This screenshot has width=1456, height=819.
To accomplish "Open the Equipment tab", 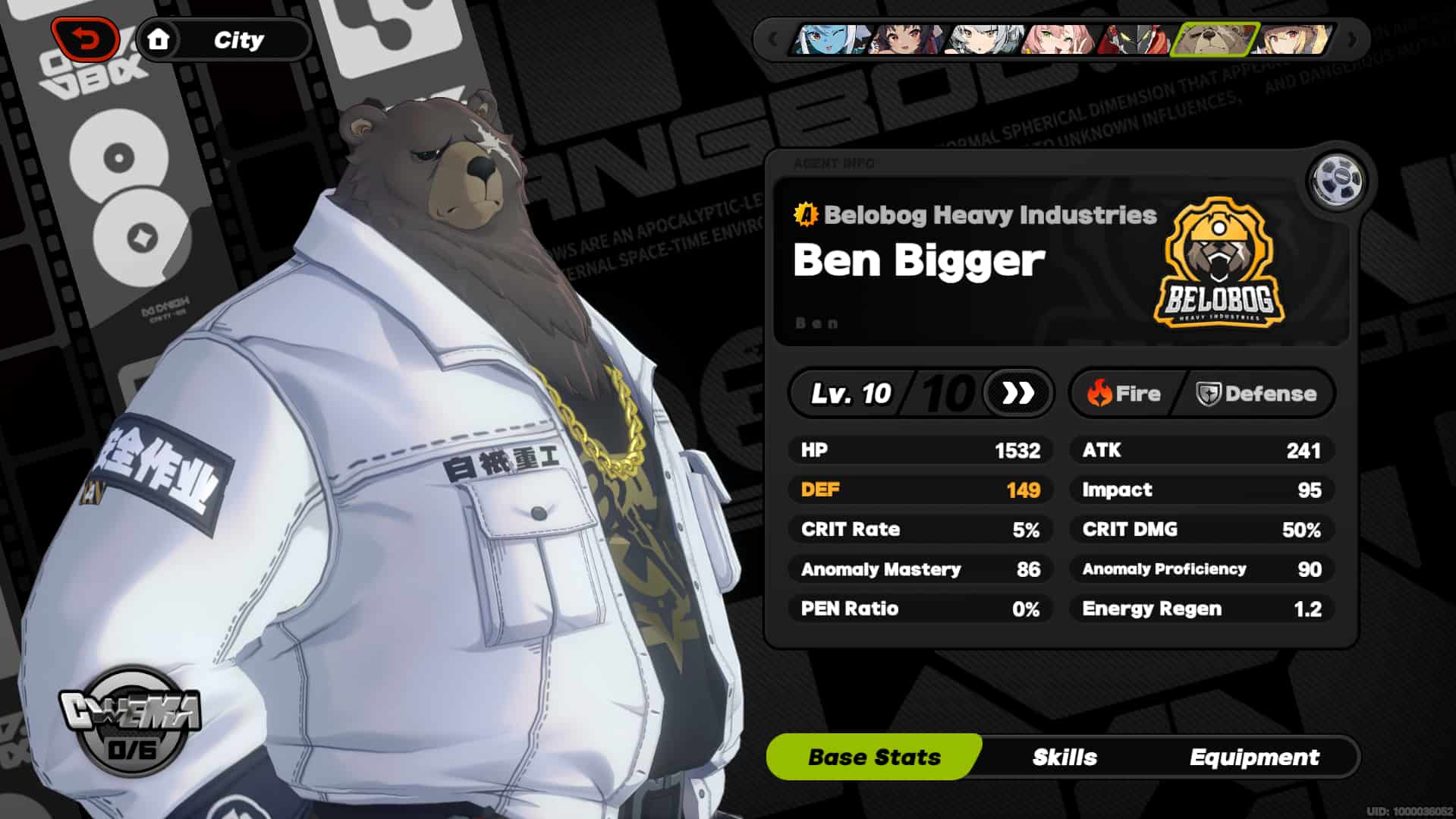I will tap(1256, 756).
